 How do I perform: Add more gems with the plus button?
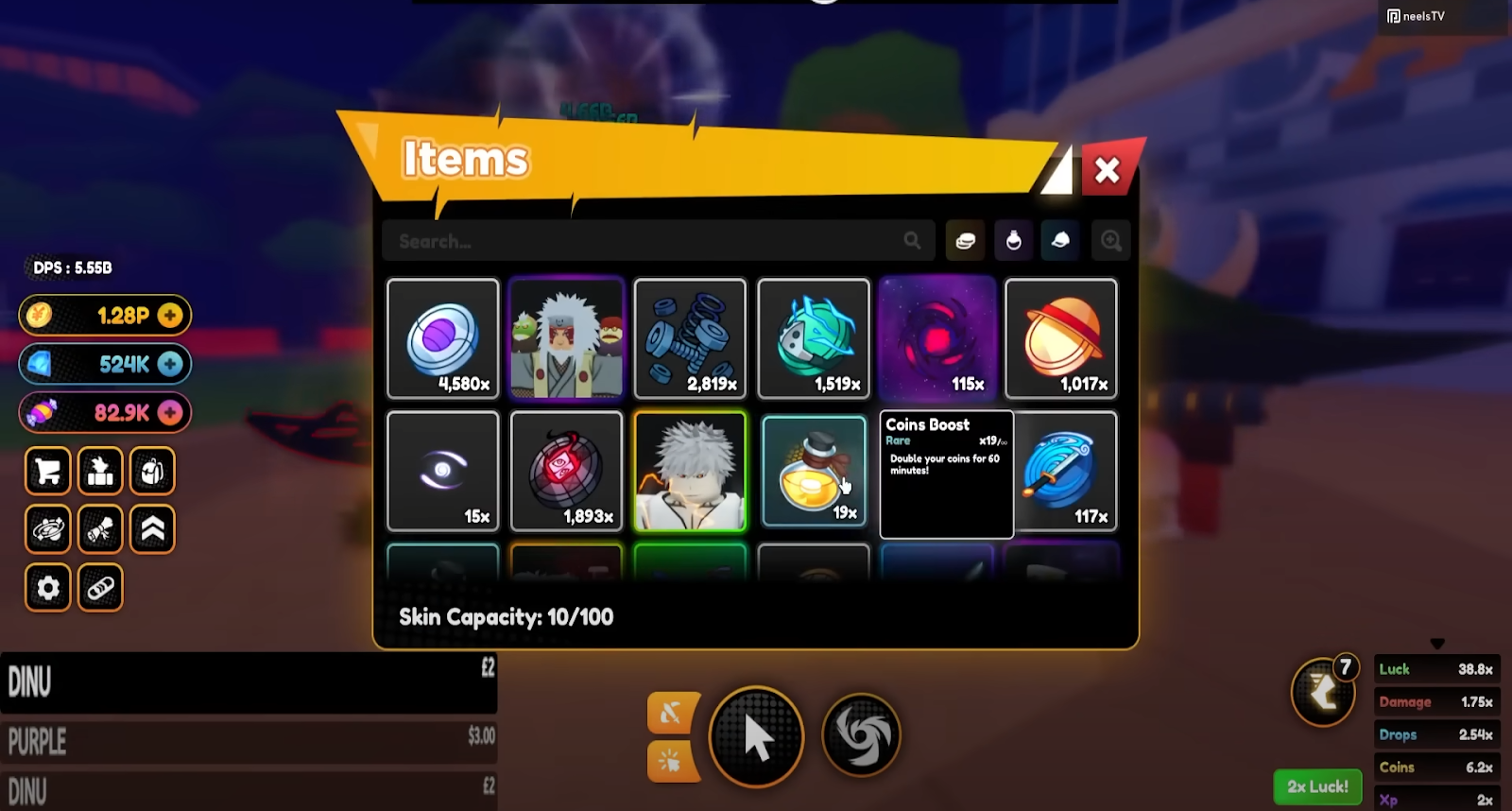(x=170, y=364)
